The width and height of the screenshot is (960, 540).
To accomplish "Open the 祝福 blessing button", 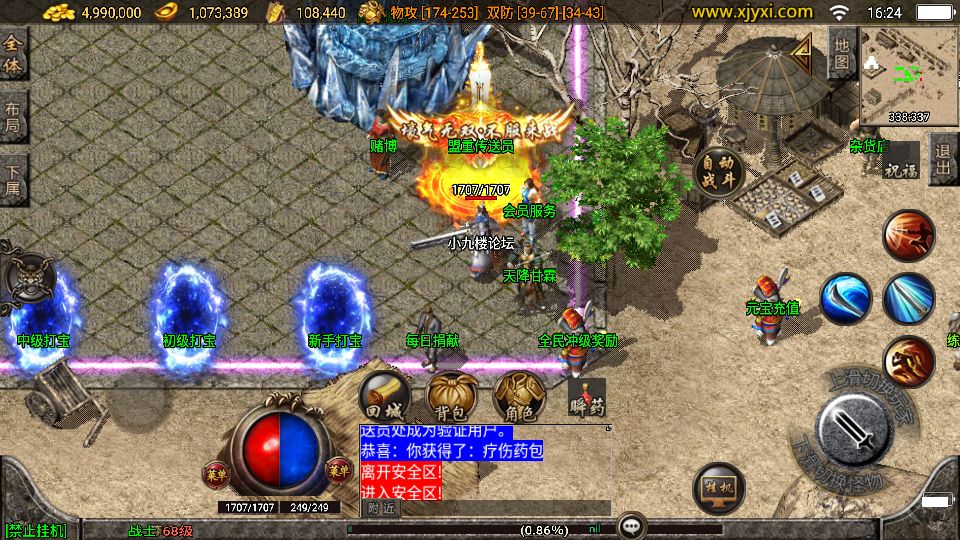I will click(x=899, y=168).
